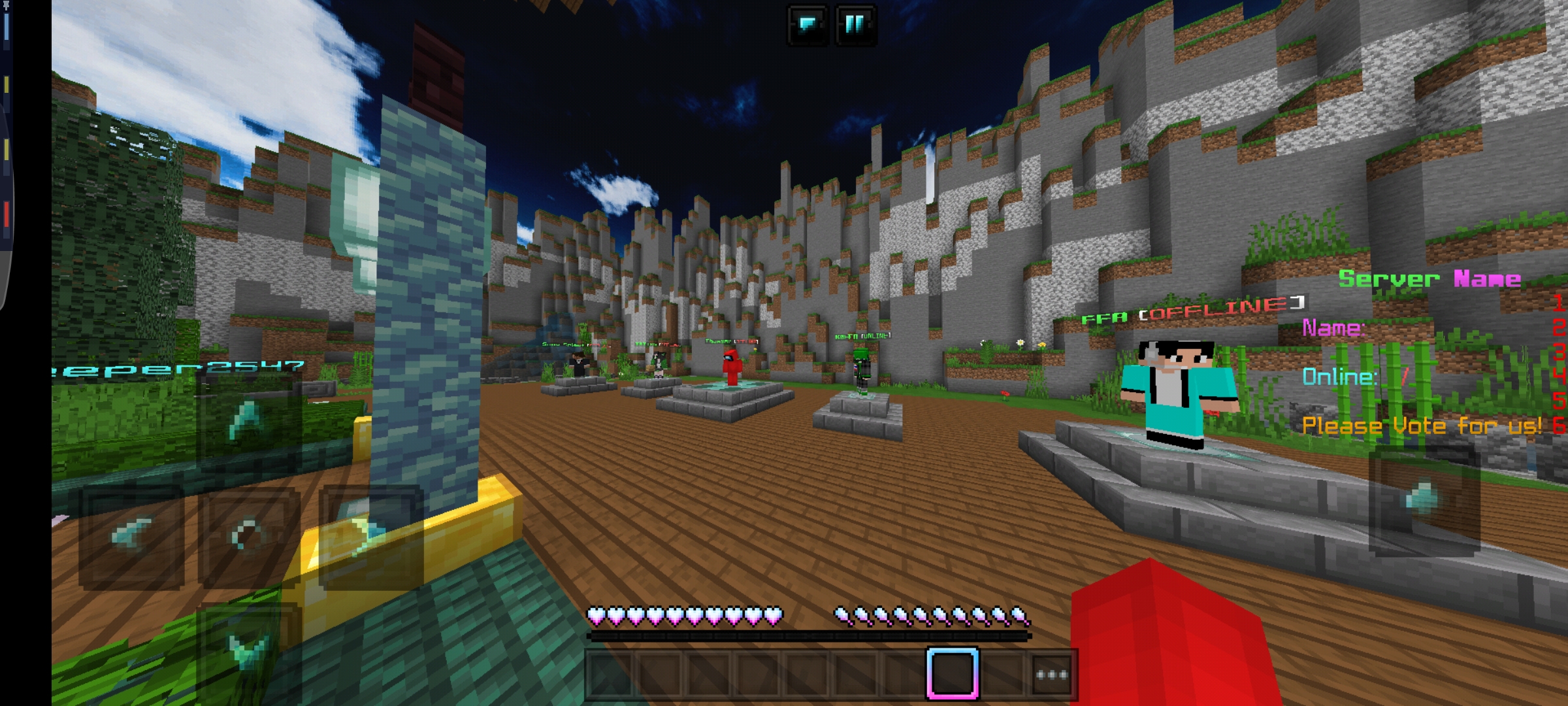Tap the center d-pad button
This screenshot has height=706, width=1568.
coord(249,536)
